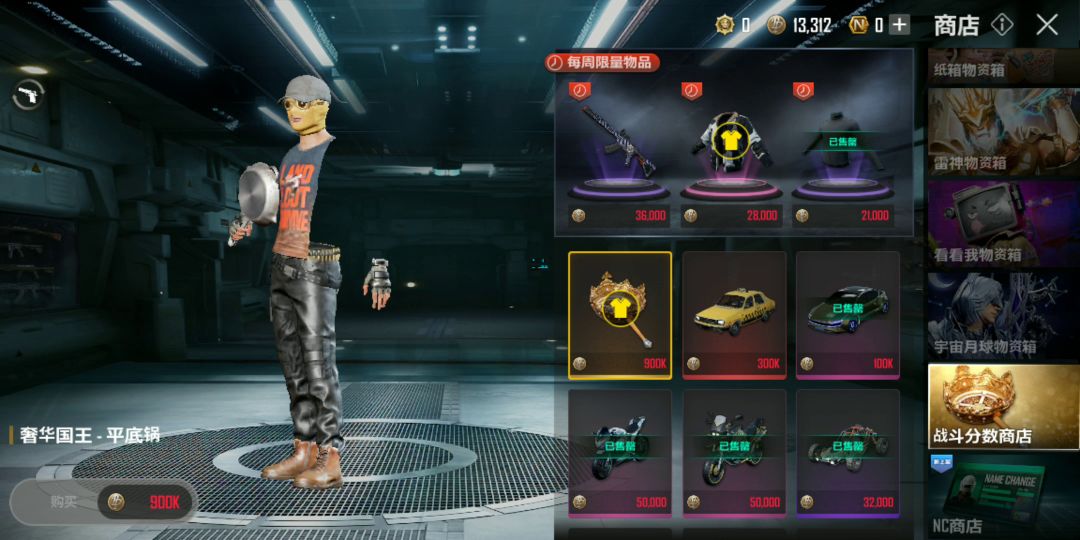Open the 宇宙月球物资 category
The width and height of the screenshot is (1080, 540).
[x=1003, y=316]
